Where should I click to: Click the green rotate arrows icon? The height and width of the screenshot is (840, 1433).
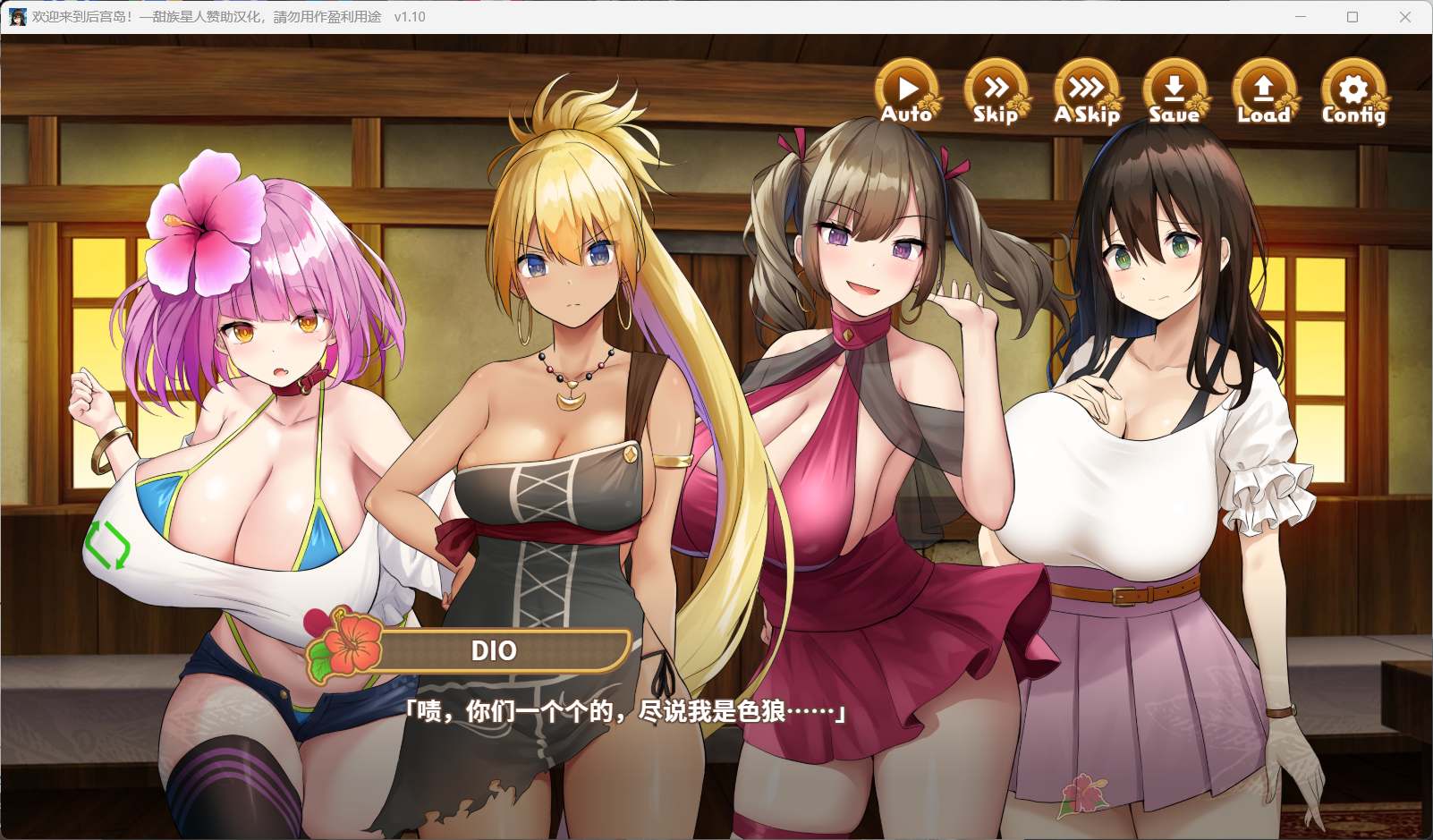(106, 545)
